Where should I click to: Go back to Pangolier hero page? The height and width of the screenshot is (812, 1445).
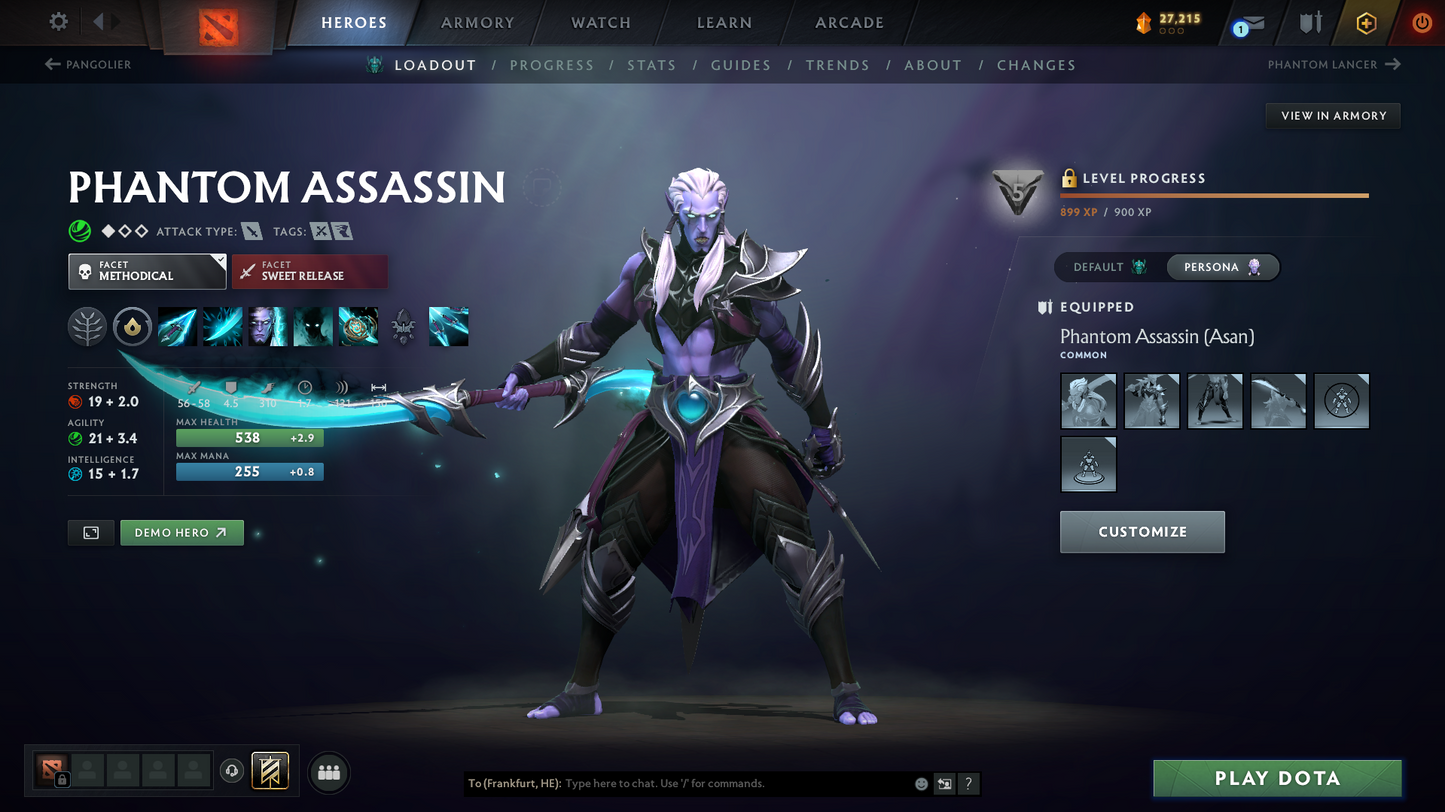88,64
